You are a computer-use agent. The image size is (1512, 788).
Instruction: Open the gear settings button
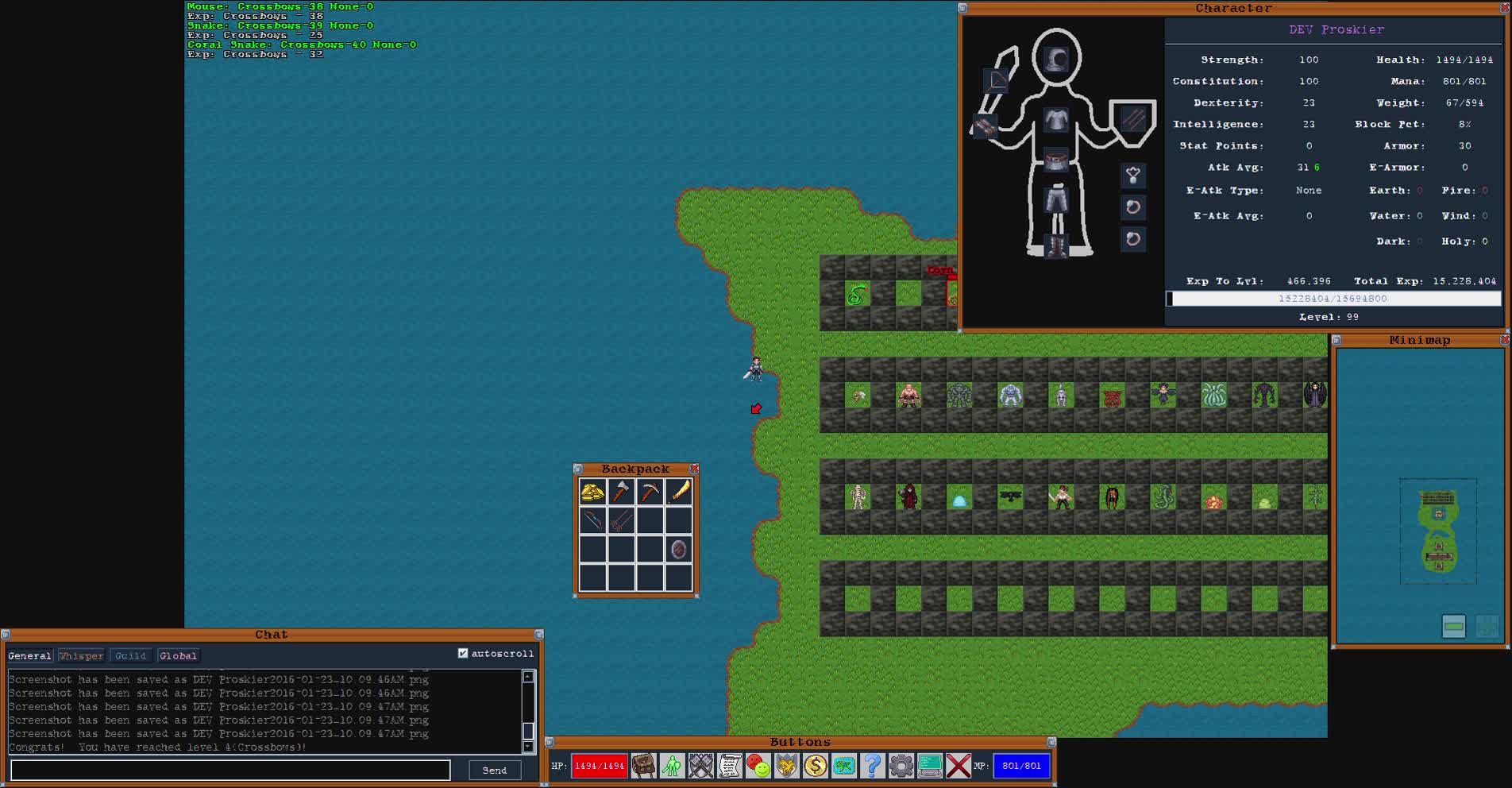coord(901,766)
